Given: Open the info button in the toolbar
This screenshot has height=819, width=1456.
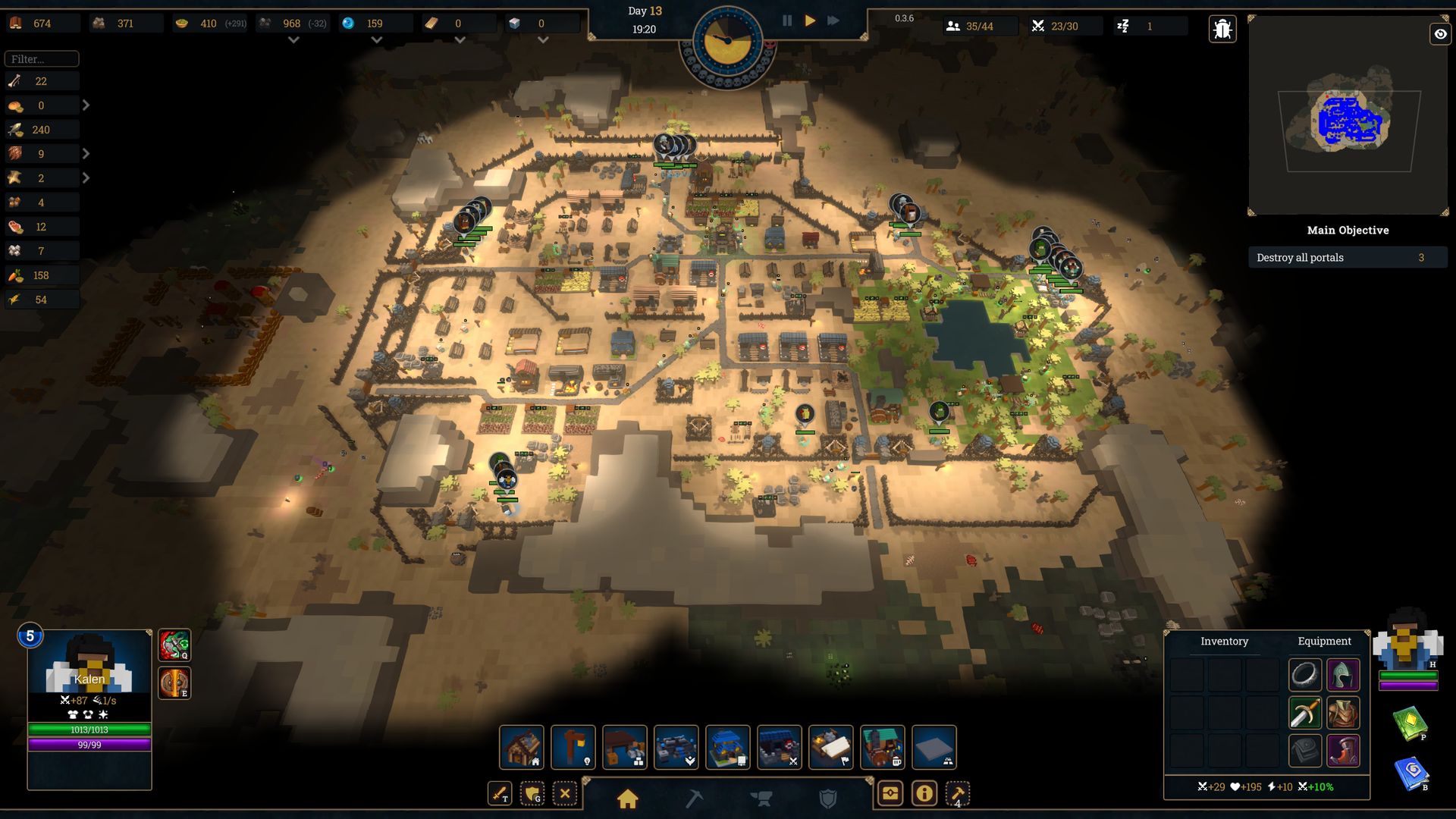Looking at the screenshot, I should tap(924, 794).
